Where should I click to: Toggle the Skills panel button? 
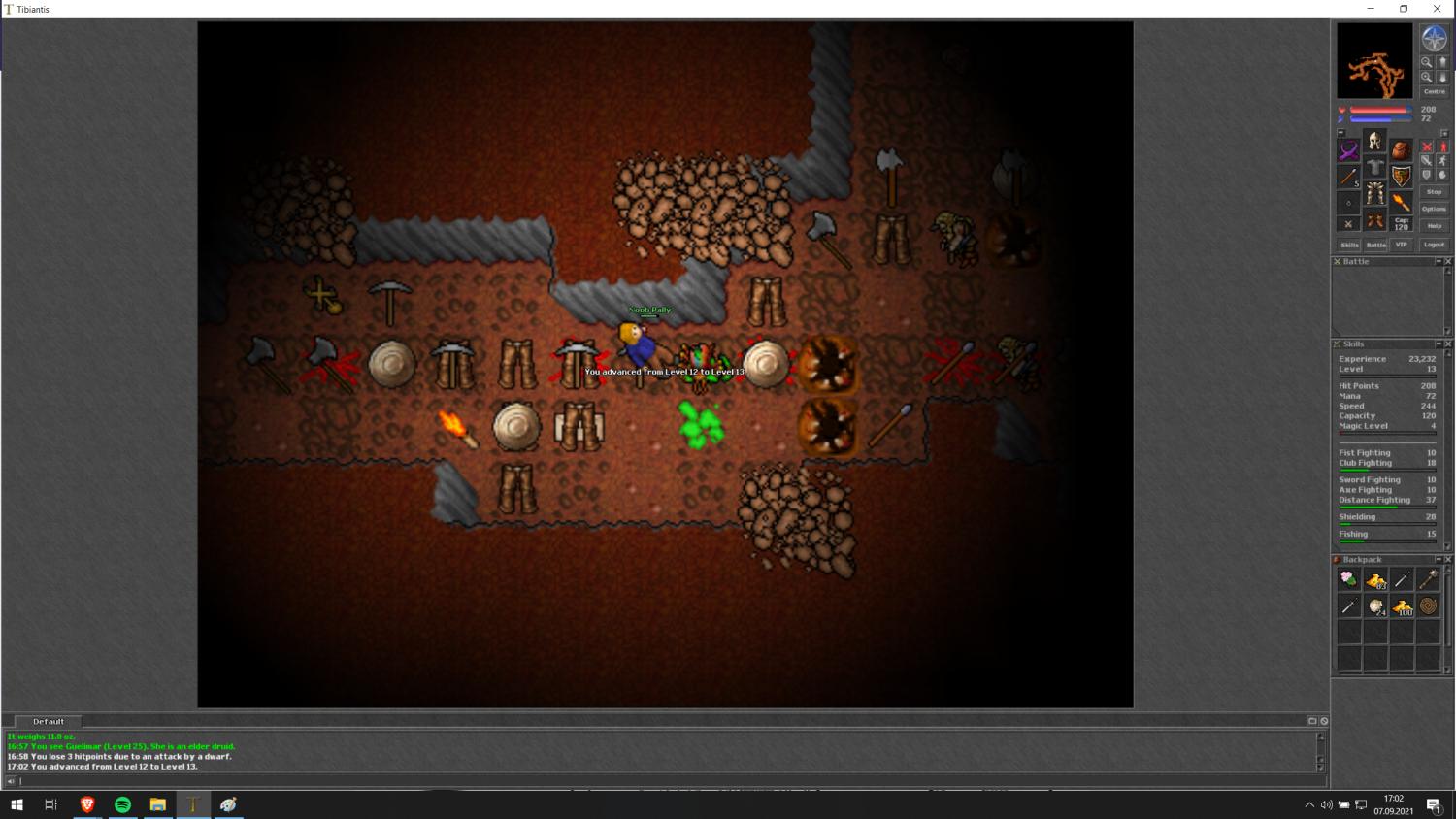1349,245
